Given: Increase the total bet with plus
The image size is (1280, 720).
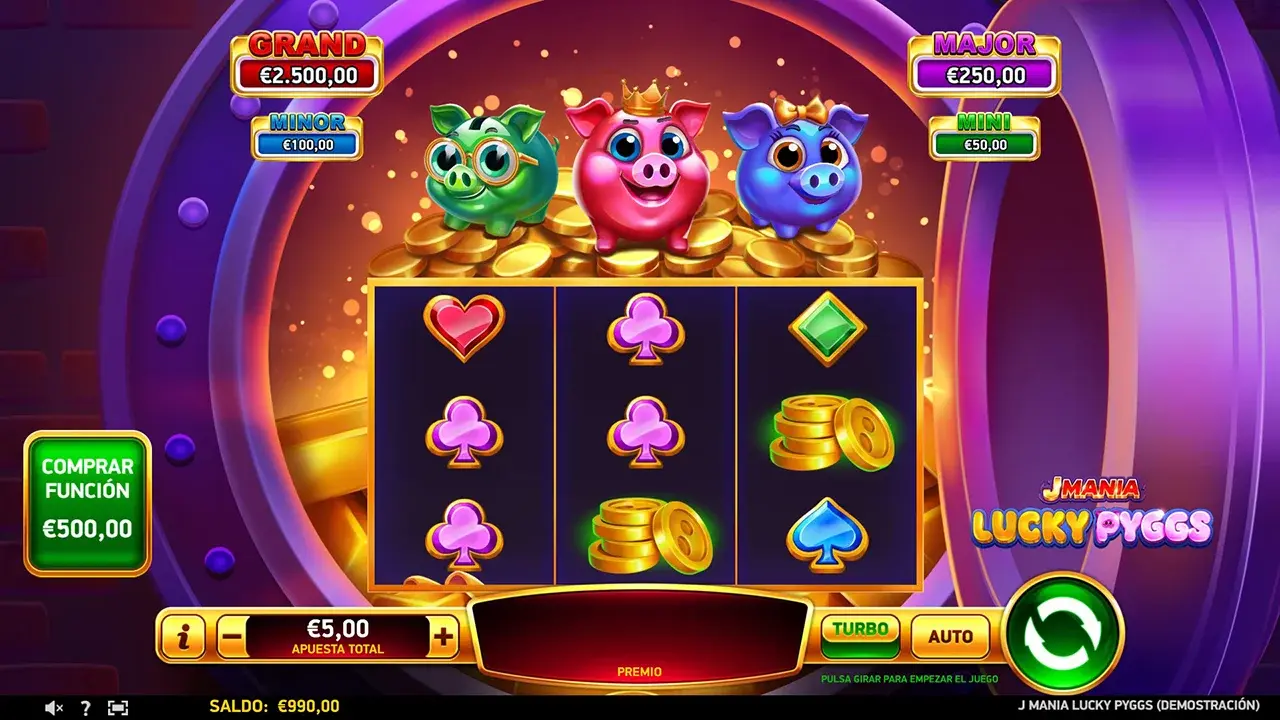Looking at the screenshot, I should point(443,636).
